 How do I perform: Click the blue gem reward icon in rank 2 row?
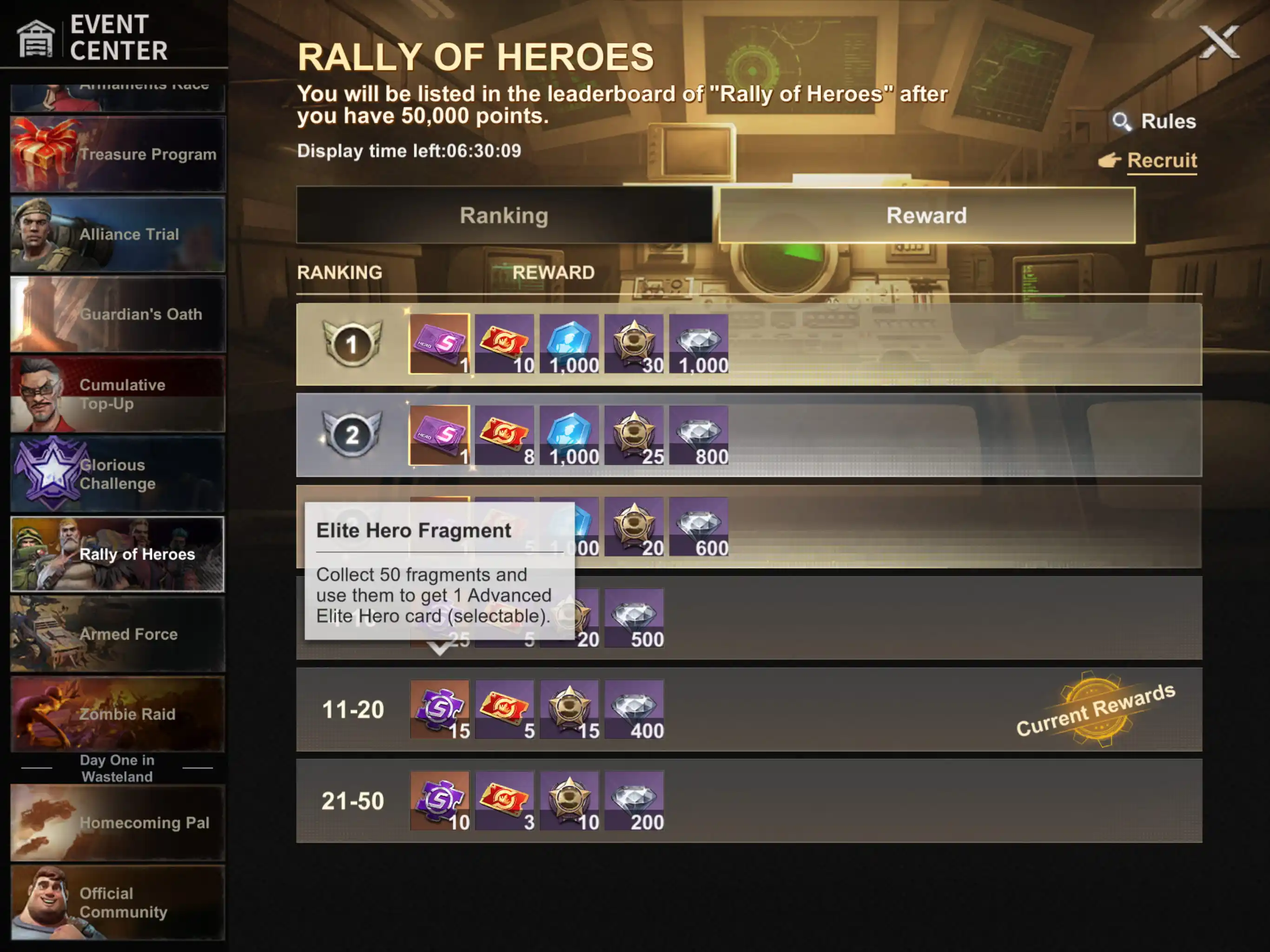[x=570, y=435]
